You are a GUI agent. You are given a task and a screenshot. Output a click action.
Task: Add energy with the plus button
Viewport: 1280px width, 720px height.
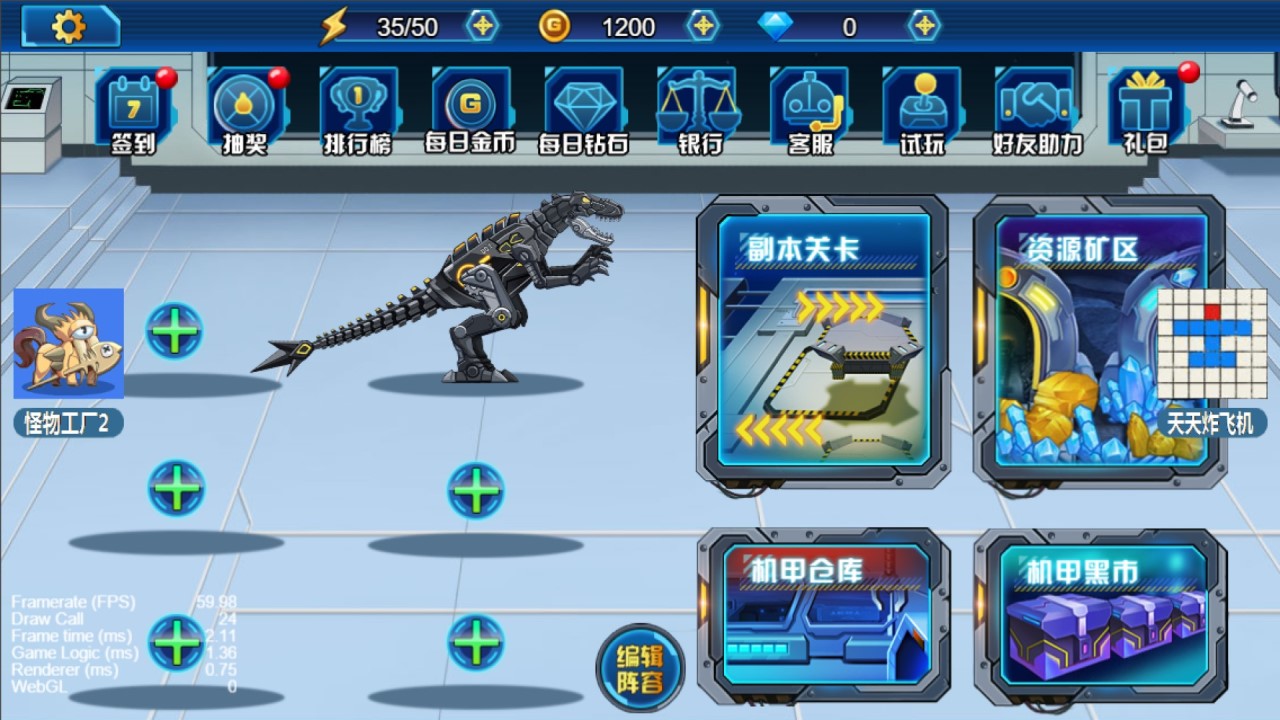[483, 26]
